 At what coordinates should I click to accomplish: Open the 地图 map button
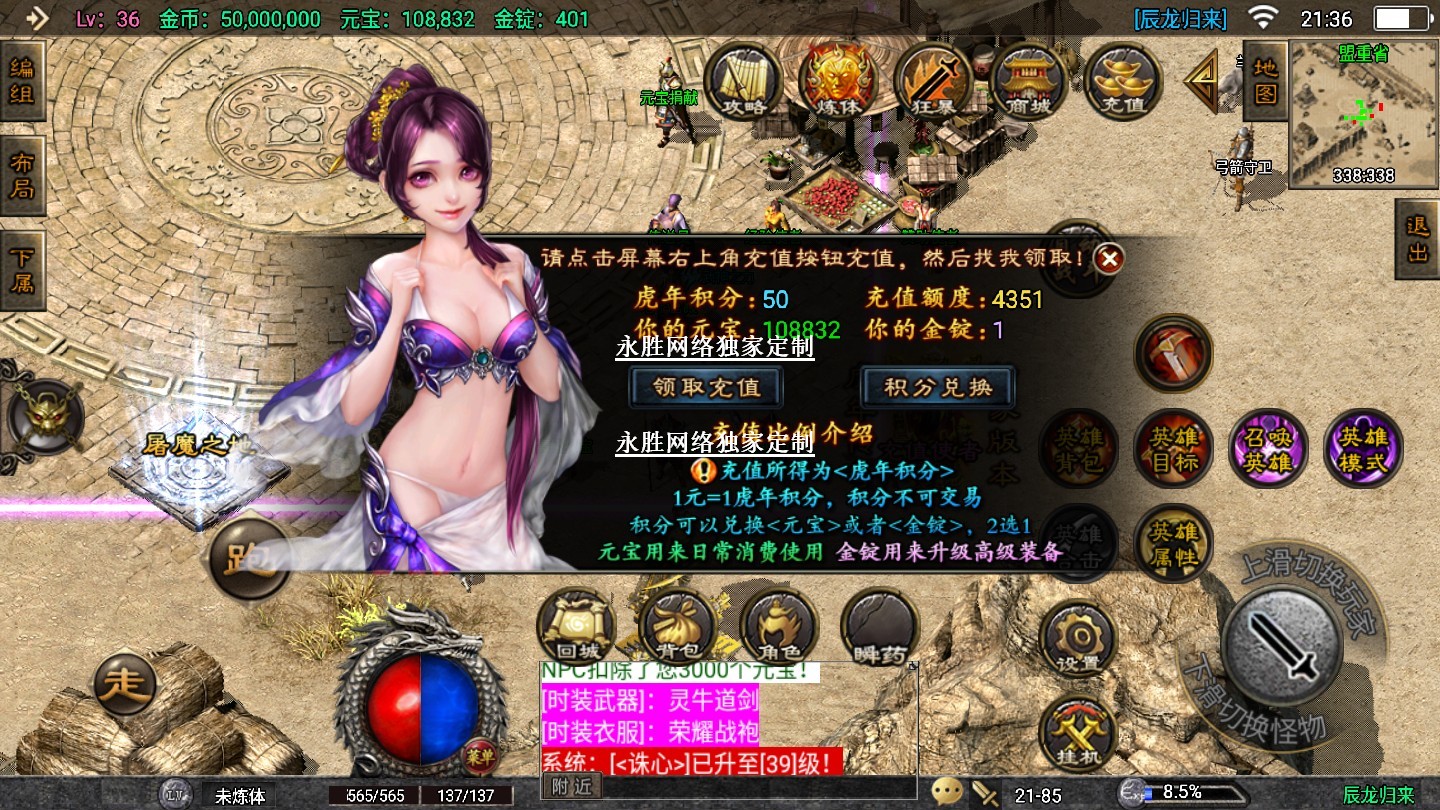pos(1265,81)
